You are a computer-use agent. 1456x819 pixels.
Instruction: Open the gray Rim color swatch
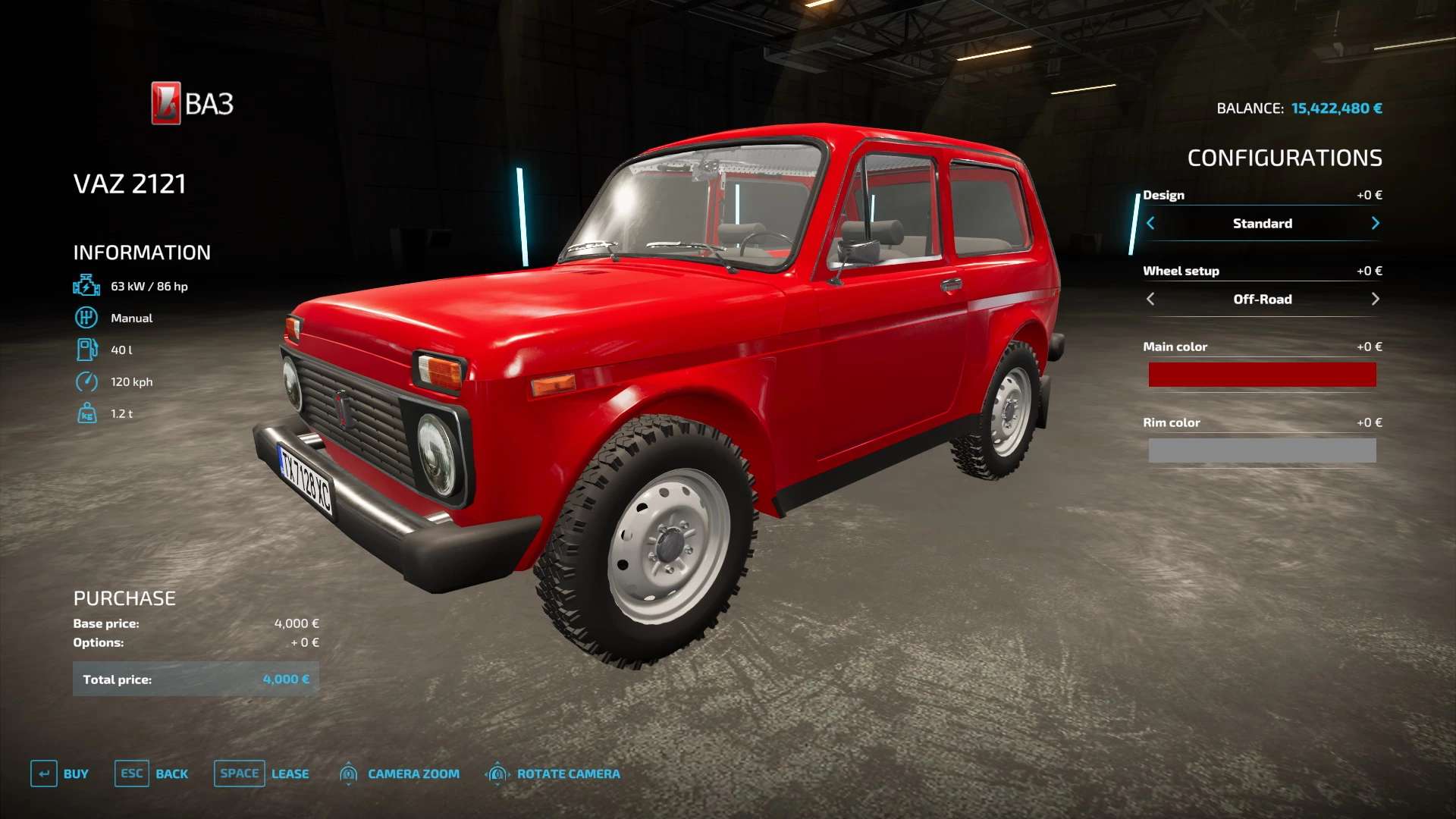pyautogui.click(x=1262, y=450)
